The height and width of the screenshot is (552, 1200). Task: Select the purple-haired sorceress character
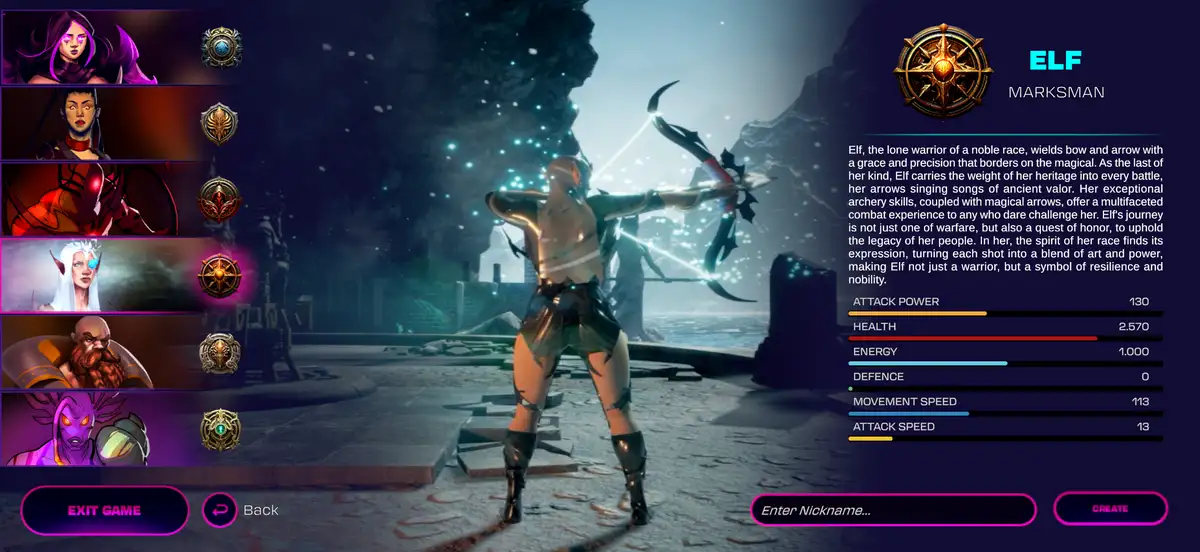[125, 47]
